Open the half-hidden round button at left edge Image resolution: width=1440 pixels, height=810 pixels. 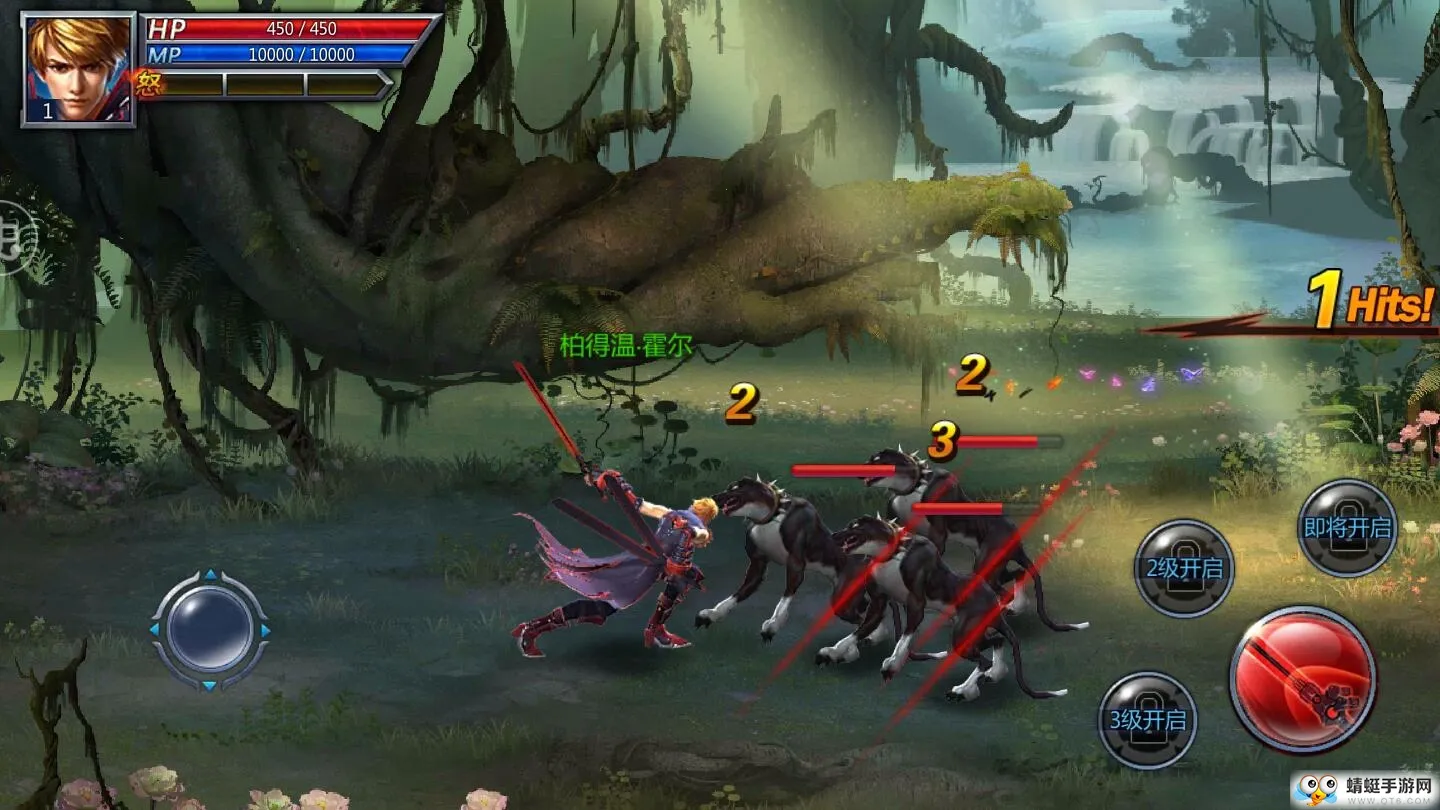pyautogui.click(x=14, y=238)
